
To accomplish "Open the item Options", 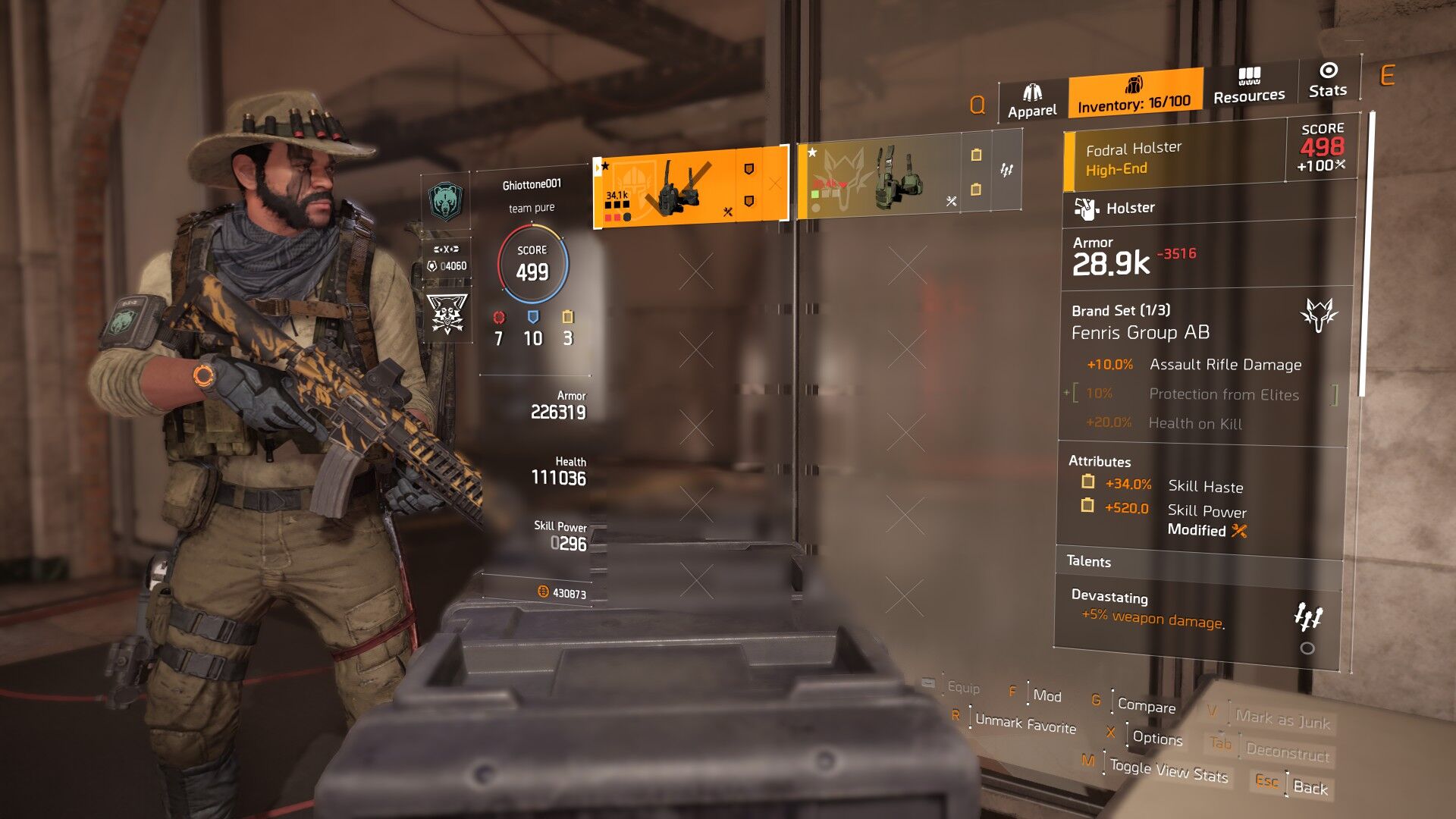I will (x=1157, y=738).
